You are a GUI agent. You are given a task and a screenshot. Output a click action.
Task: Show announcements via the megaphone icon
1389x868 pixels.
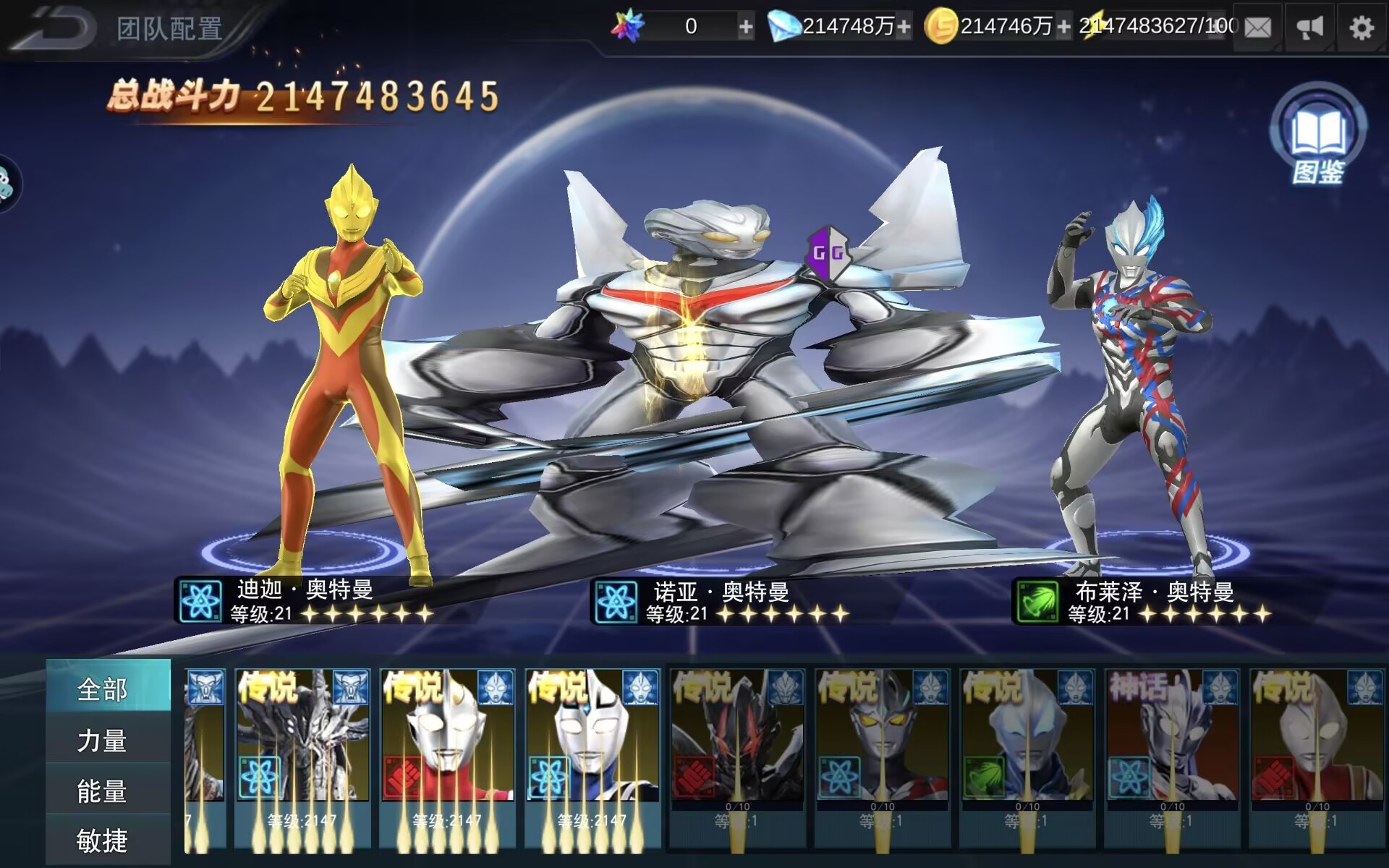click(x=1309, y=28)
